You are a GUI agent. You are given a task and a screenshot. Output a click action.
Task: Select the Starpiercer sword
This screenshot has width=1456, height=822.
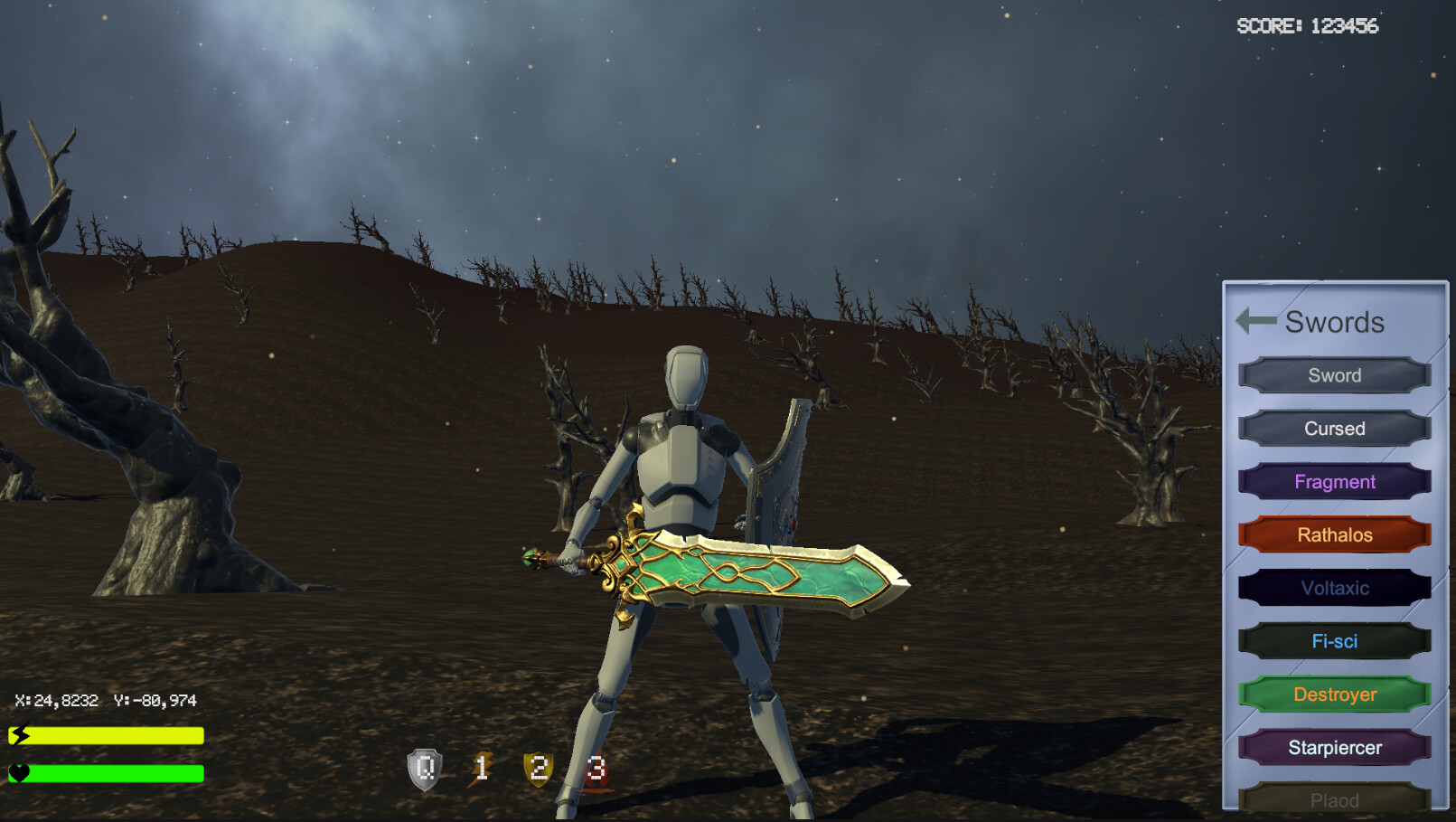click(1334, 748)
